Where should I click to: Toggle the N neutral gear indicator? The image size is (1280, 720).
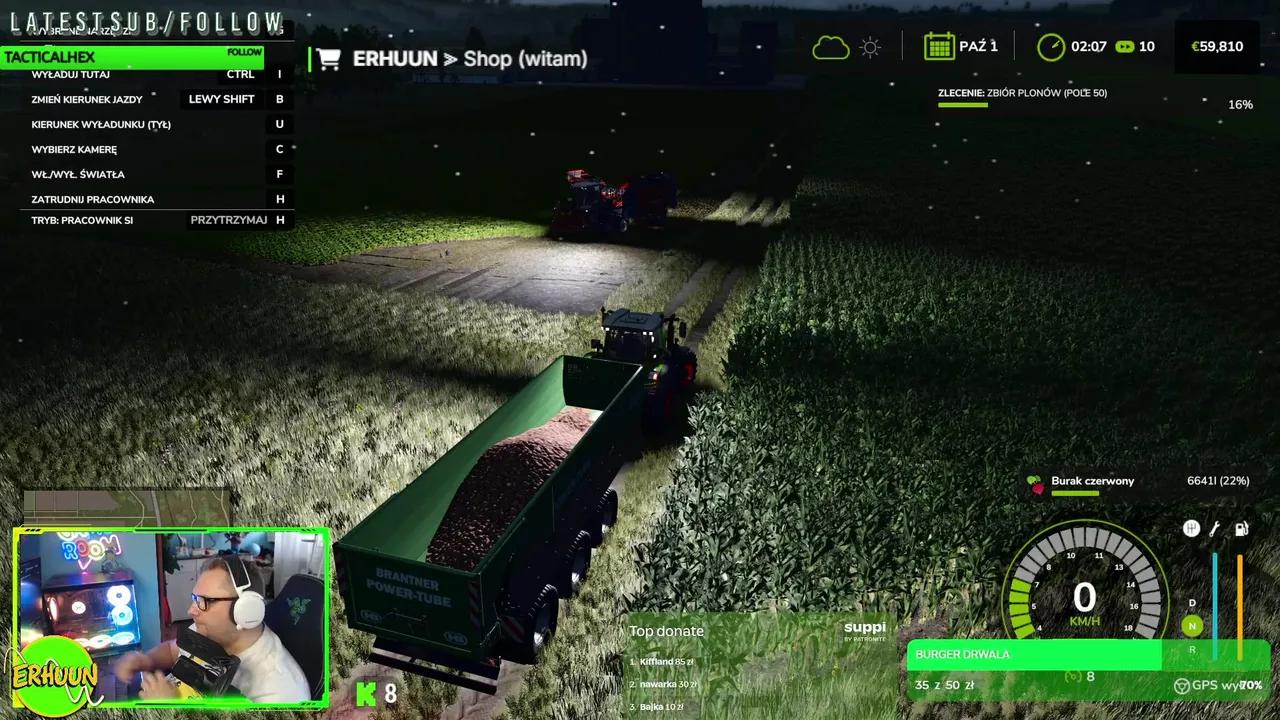pyautogui.click(x=1192, y=626)
